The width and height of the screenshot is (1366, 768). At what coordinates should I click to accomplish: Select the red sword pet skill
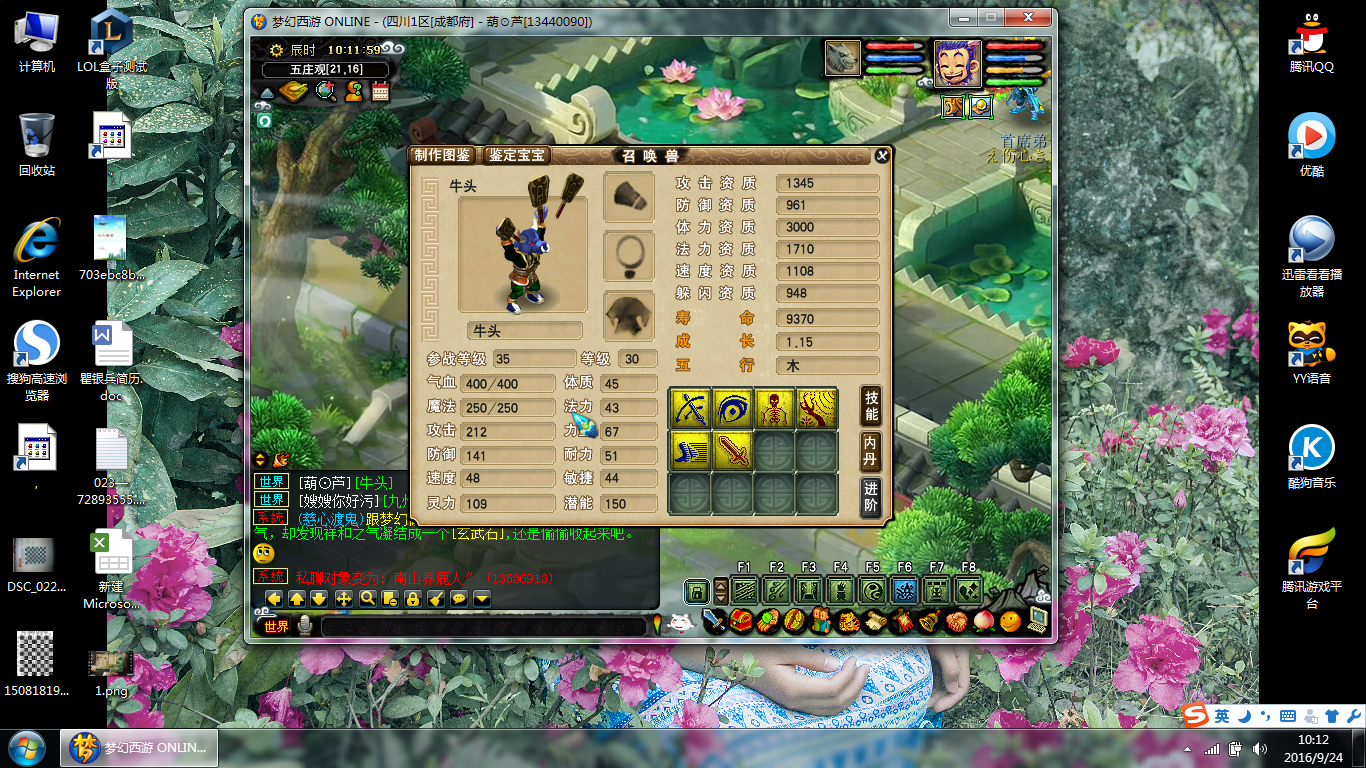click(x=732, y=451)
